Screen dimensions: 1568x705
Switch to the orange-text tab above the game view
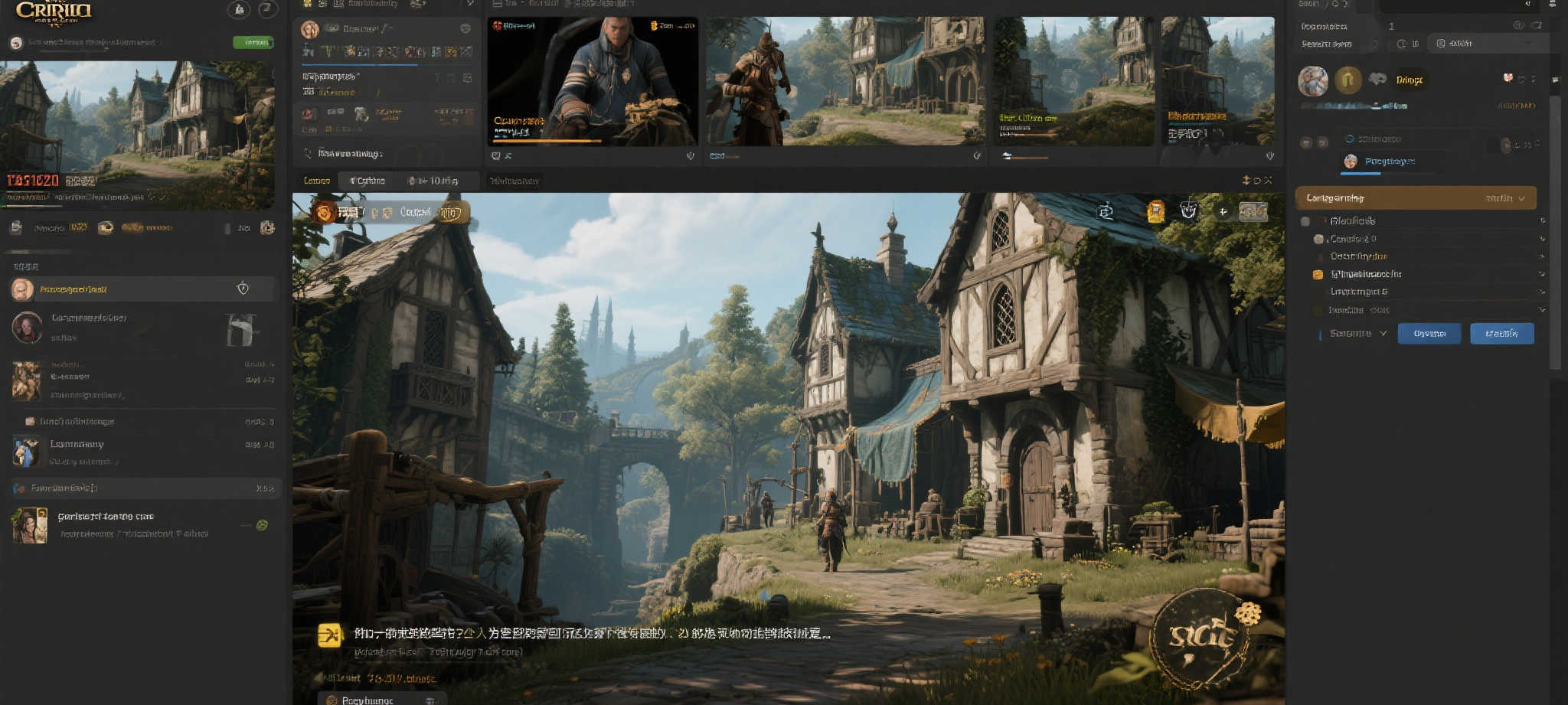[317, 181]
